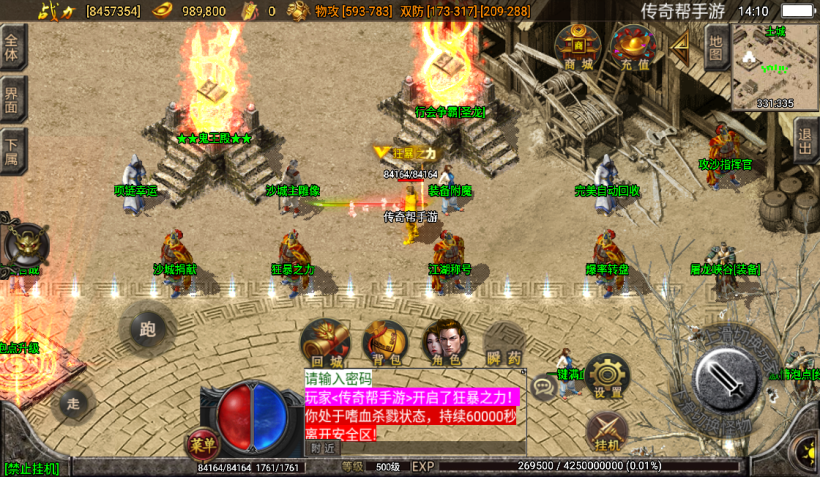Toggle walk mode with 走 button
The height and width of the screenshot is (477, 820).
pyautogui.click(x=73, y=403)
